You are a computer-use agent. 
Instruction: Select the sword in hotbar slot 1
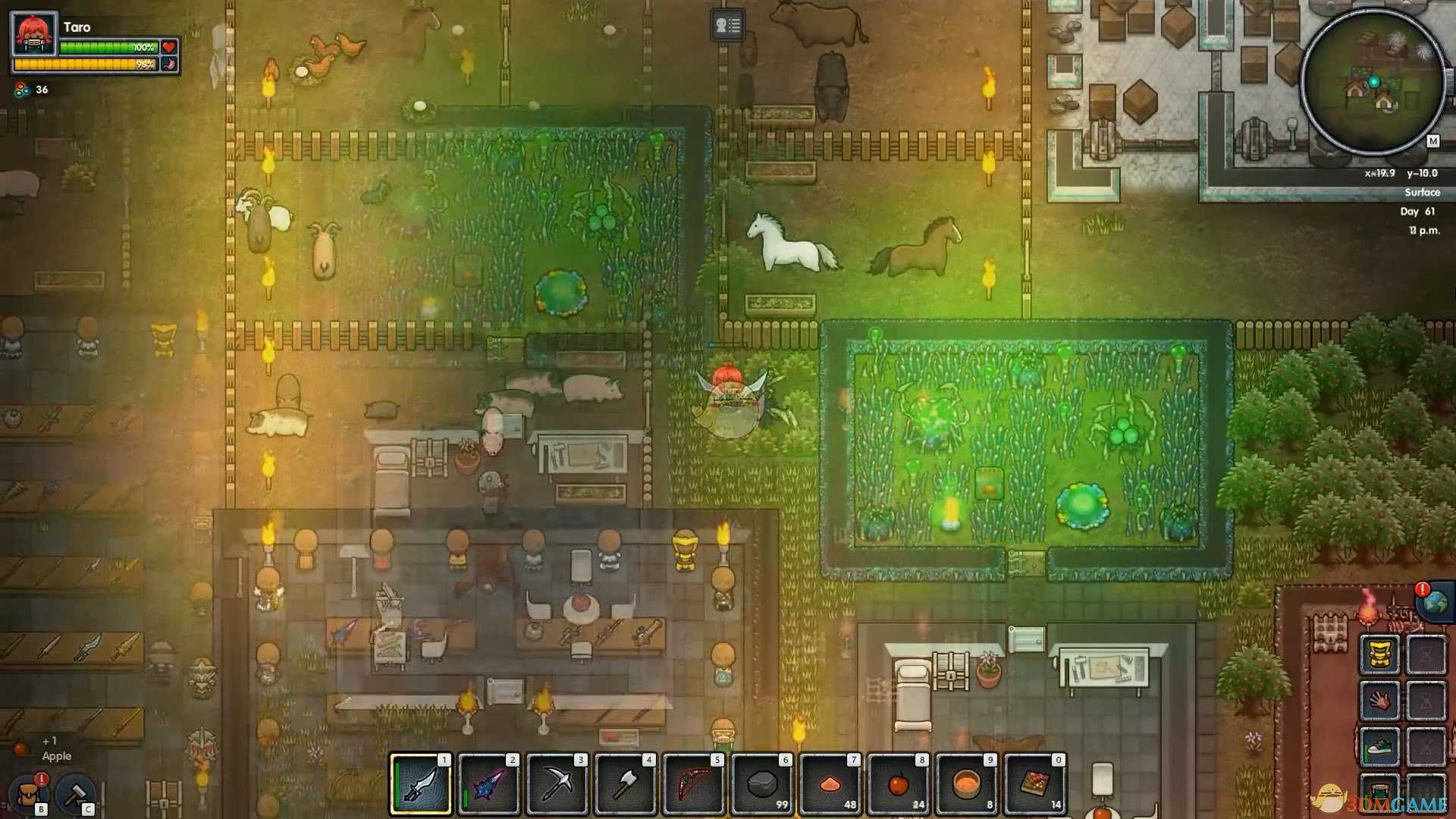[x=420, y=784]
